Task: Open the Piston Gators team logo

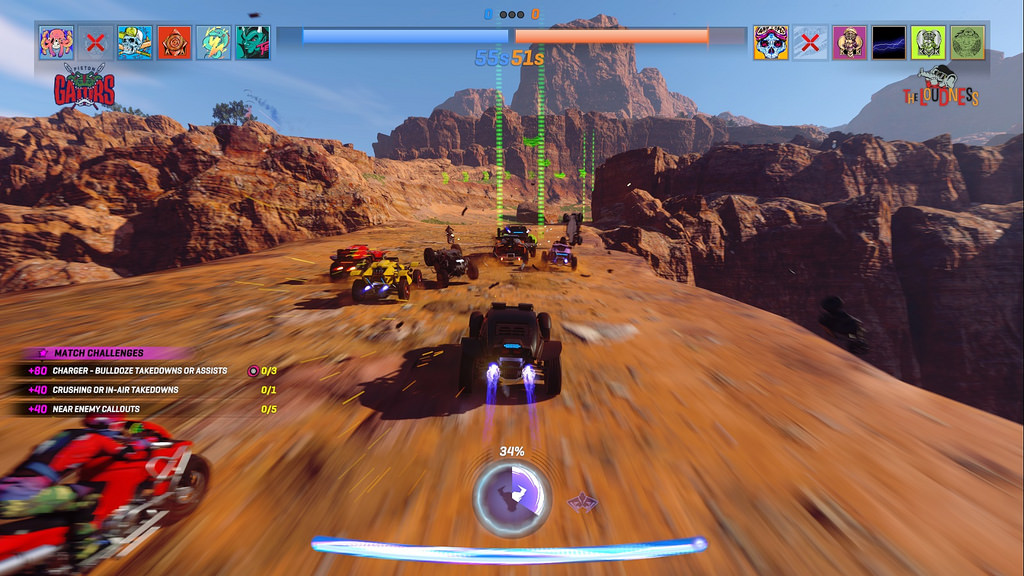Action: 85,86
